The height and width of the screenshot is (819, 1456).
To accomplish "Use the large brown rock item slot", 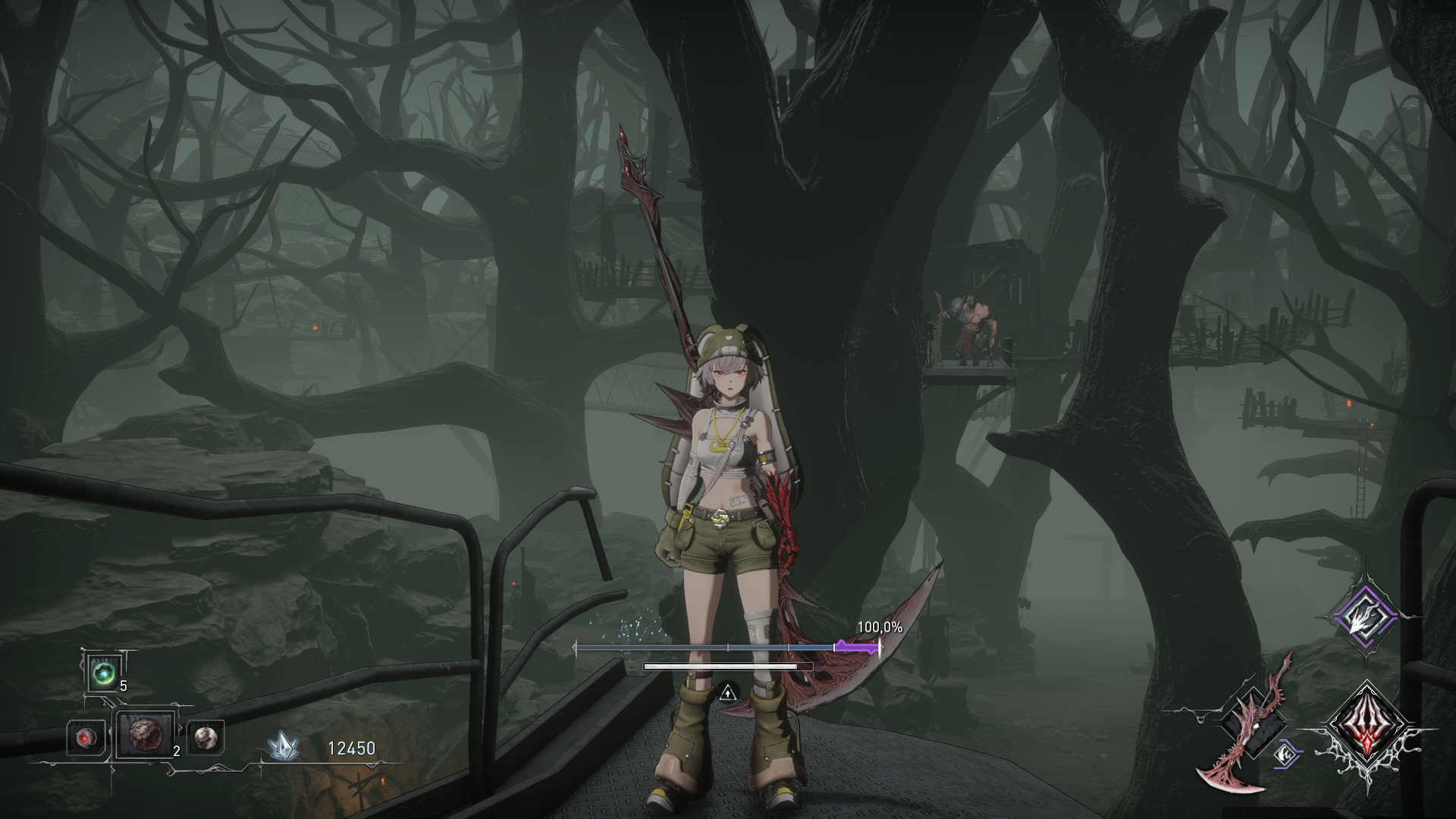I will [144, 735].
